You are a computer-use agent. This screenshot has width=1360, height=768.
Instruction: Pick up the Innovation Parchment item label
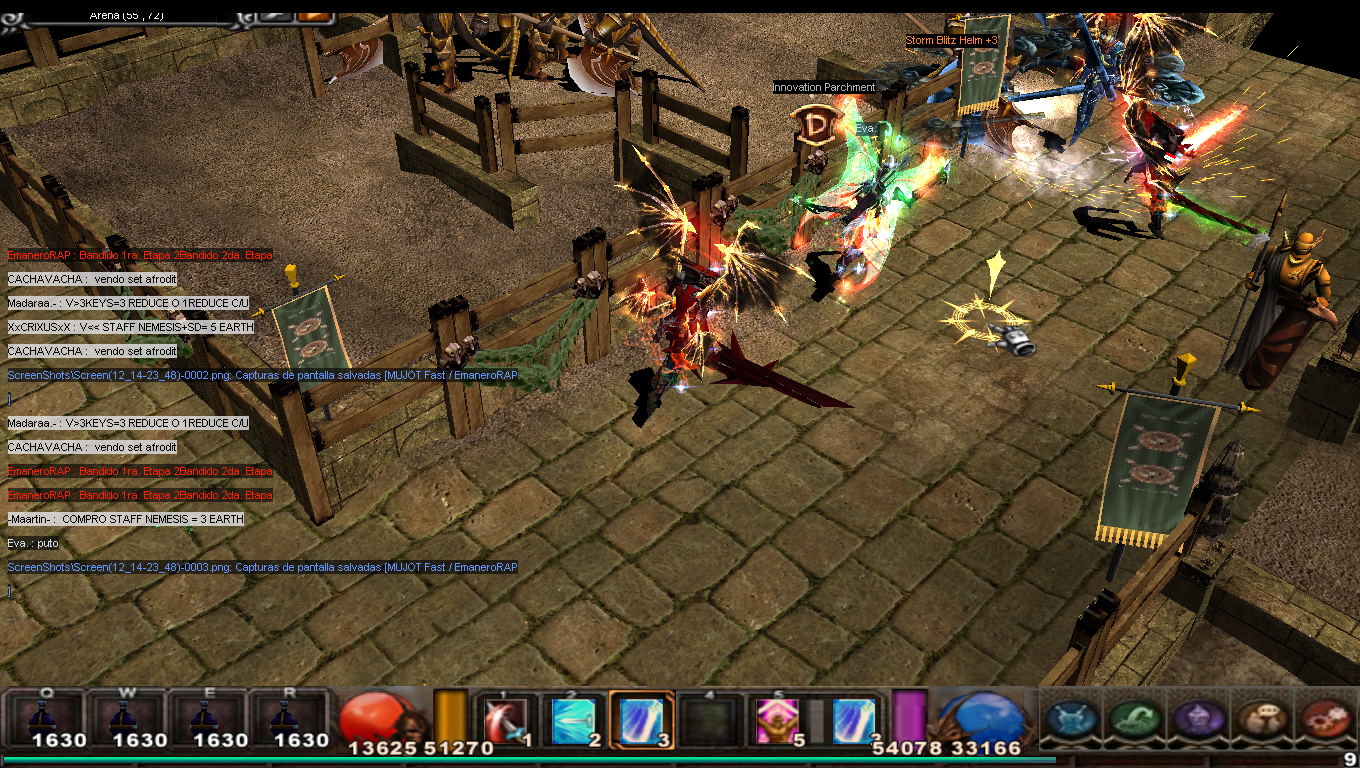pos(824,88)
